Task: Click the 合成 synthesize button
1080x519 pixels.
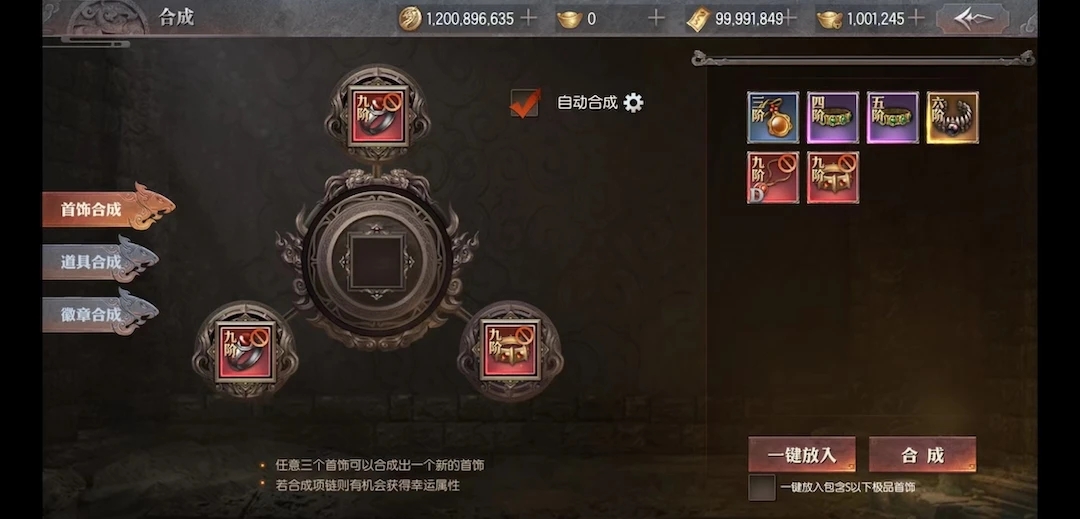Action: 922,455
